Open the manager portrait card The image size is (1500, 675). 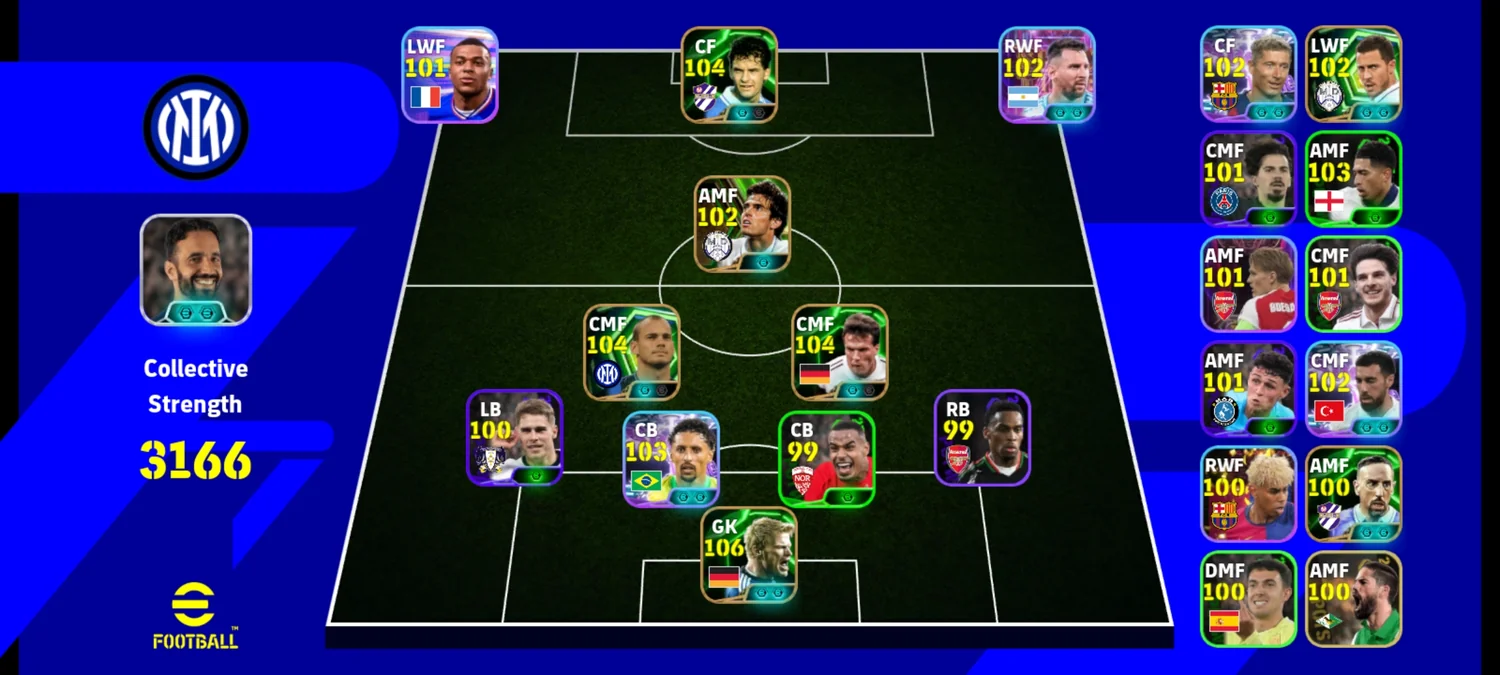pos(196,270)
